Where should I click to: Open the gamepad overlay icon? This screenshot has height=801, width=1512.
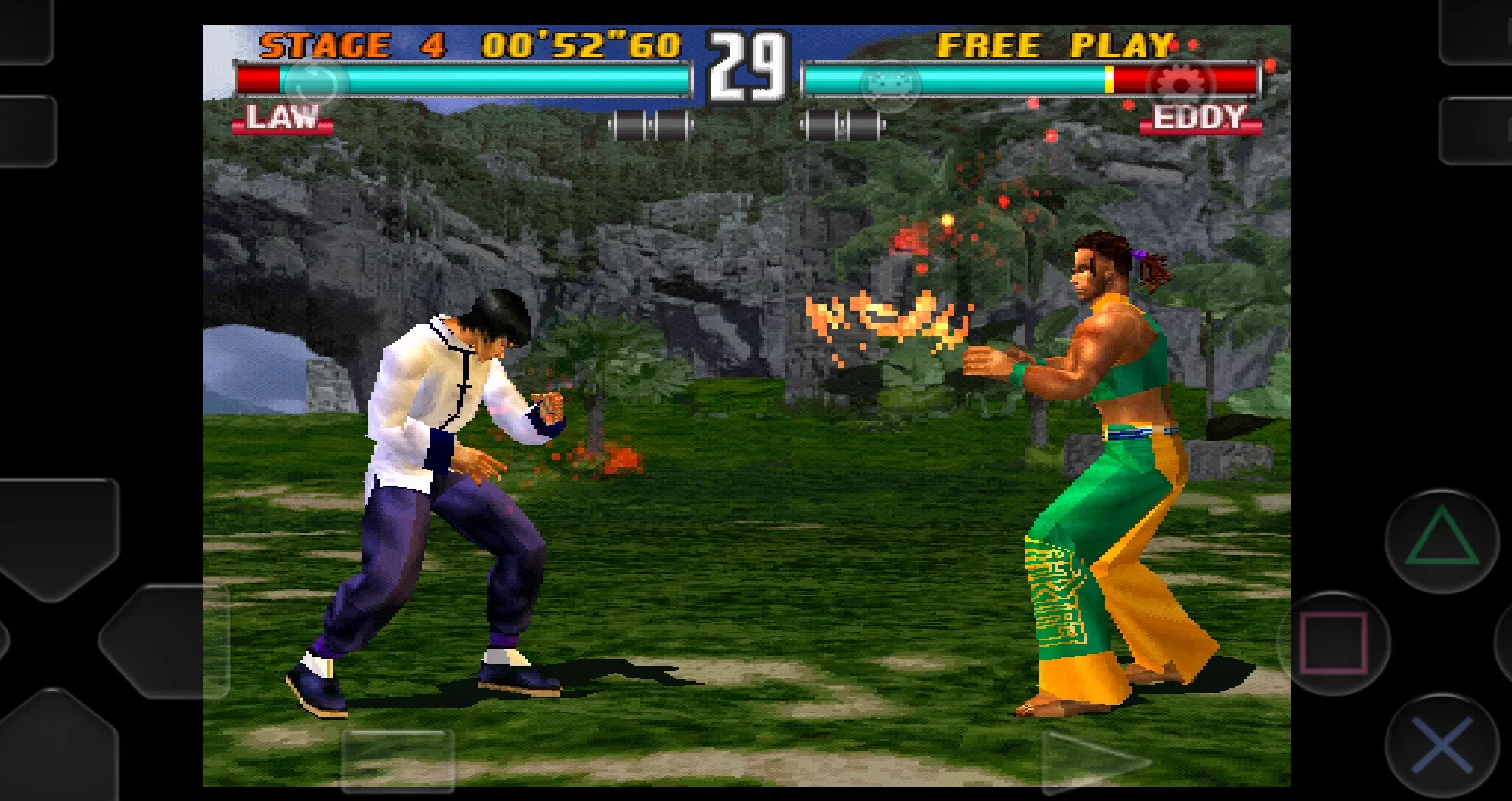[x=891, y=85]
